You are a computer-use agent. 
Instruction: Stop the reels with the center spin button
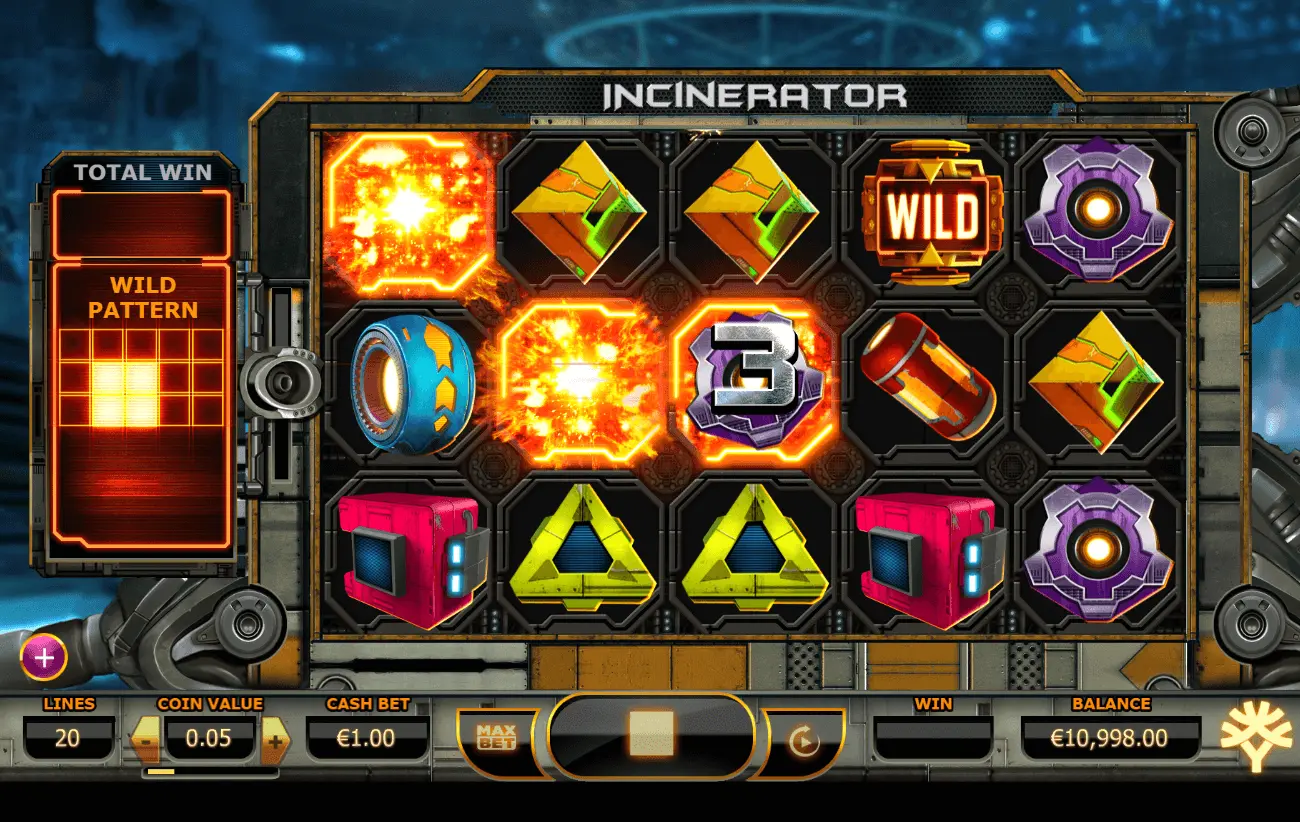tap(651, 736)
